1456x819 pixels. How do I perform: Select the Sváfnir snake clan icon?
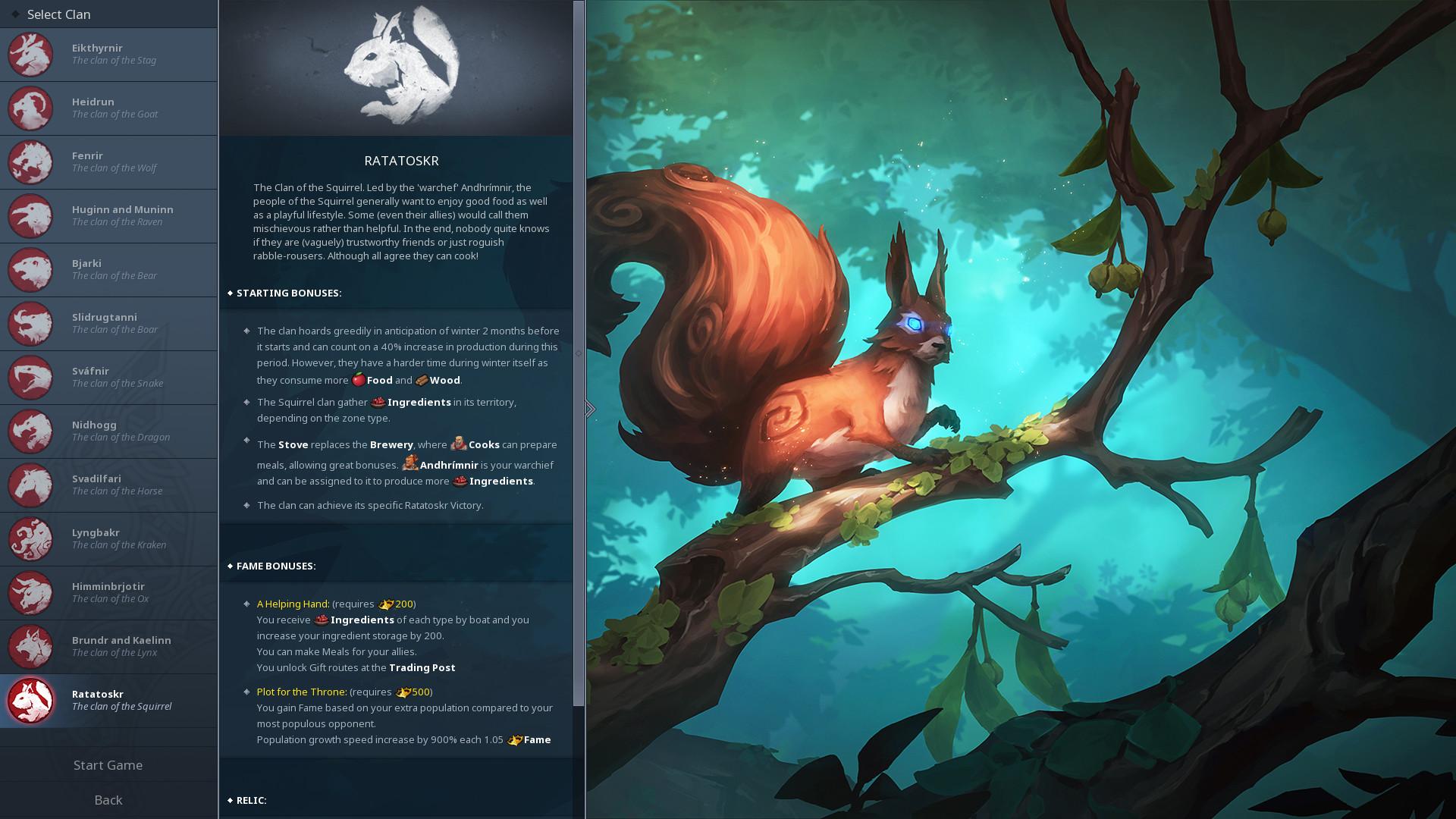30,378
